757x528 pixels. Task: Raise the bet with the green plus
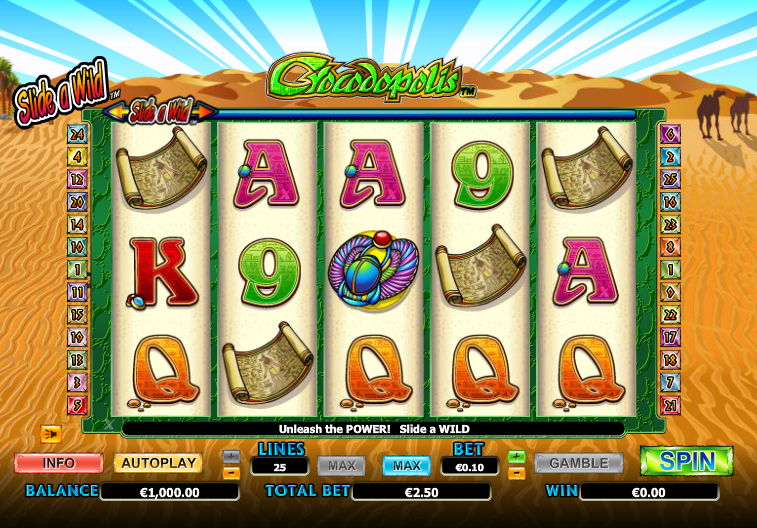point(516,457)
